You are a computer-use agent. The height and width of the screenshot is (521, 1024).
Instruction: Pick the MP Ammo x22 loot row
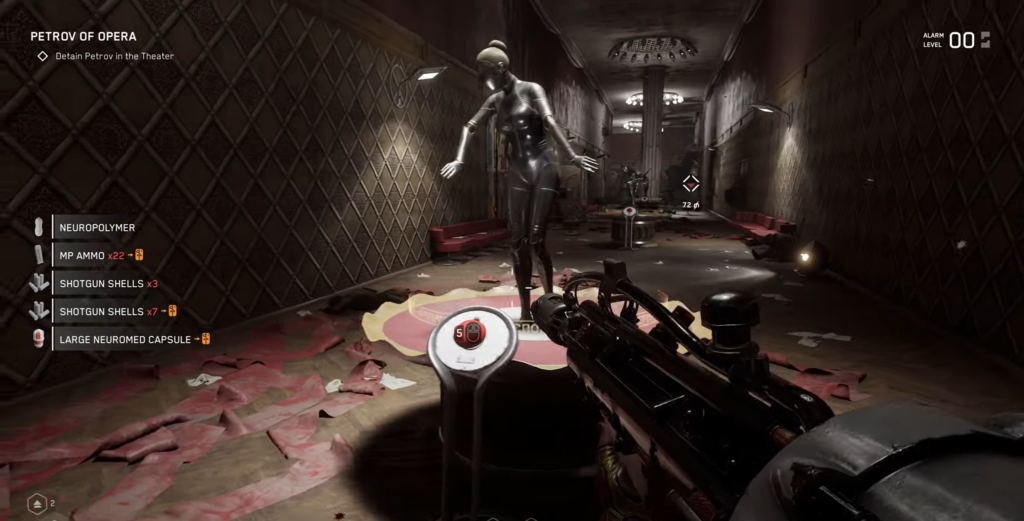(x=100, y=255)
